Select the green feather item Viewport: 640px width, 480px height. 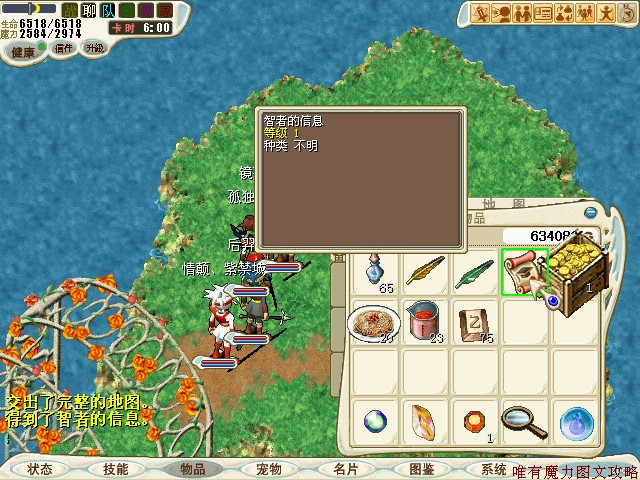pyautogui.click(x=474, y=271)
